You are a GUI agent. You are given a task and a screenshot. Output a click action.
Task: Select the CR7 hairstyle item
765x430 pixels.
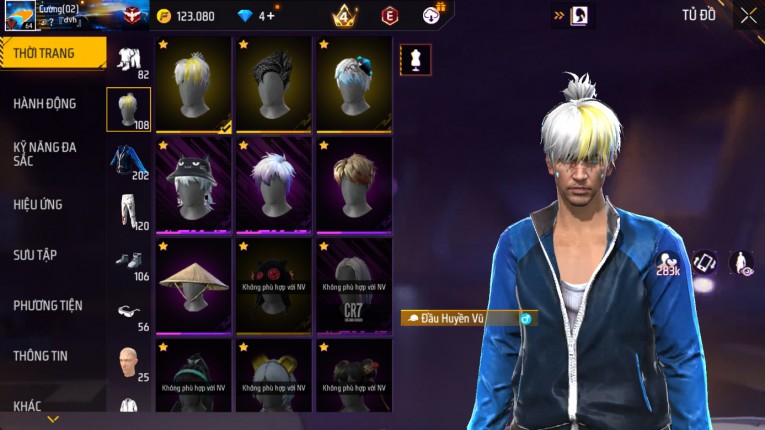pyautogui.click(x=354, y=284)
